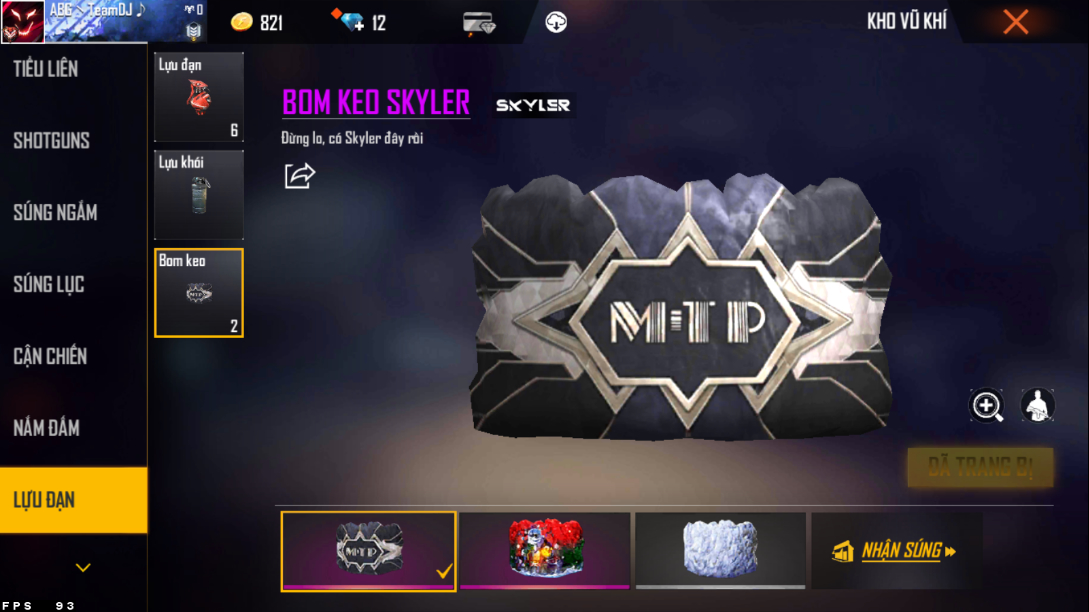This screenshot has height=612, width=1089.
Task: Choose the red festive gloo wall skin
Action: pos(545,549)
